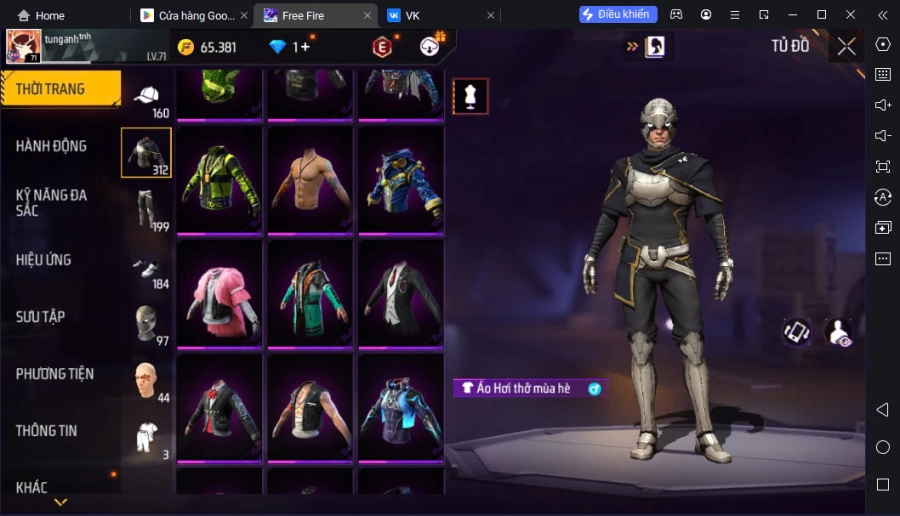Screen dimensions: 900x516
Task: Open the shoes subcategory with 184 items
Action: tap(147, 268)
